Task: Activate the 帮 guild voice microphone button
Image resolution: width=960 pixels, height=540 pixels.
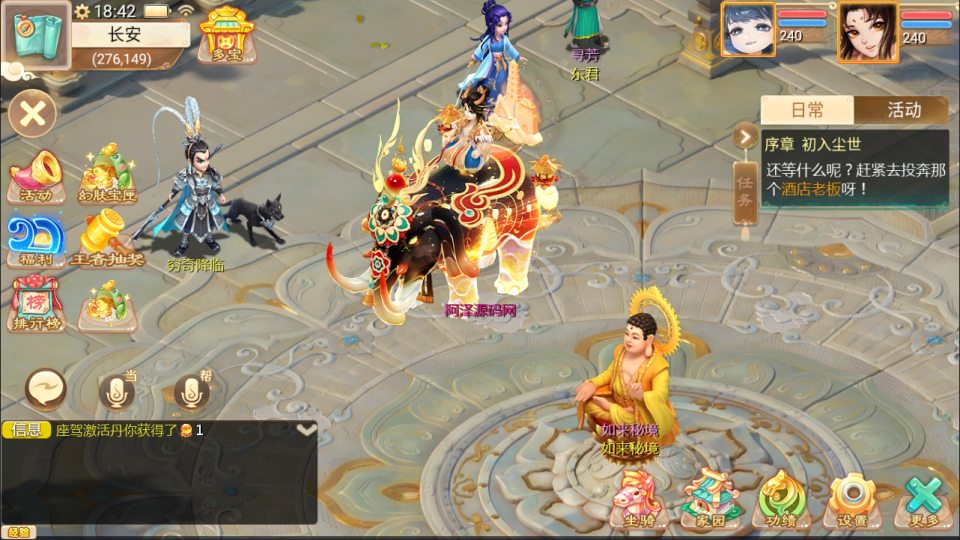Action: point(193,390)
